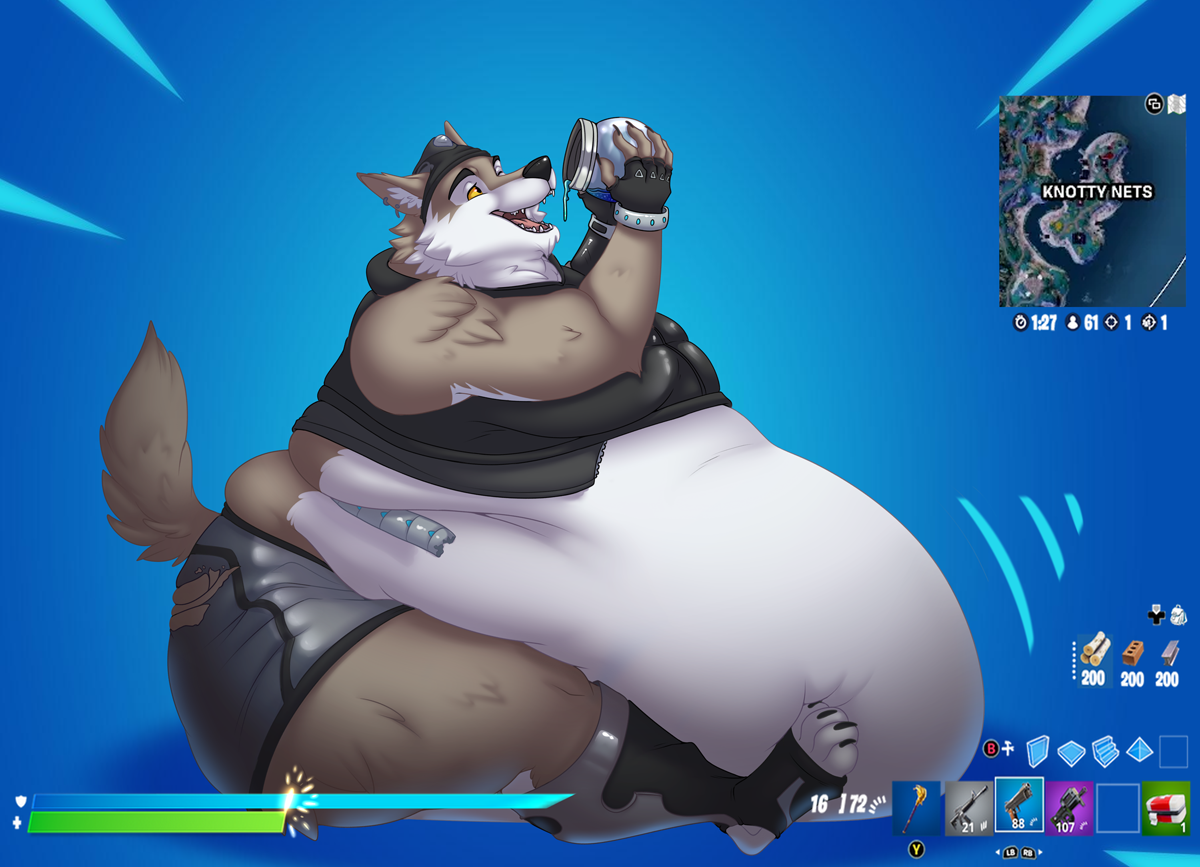
Task: Select the floor building piece
Action: [1071, 751]
